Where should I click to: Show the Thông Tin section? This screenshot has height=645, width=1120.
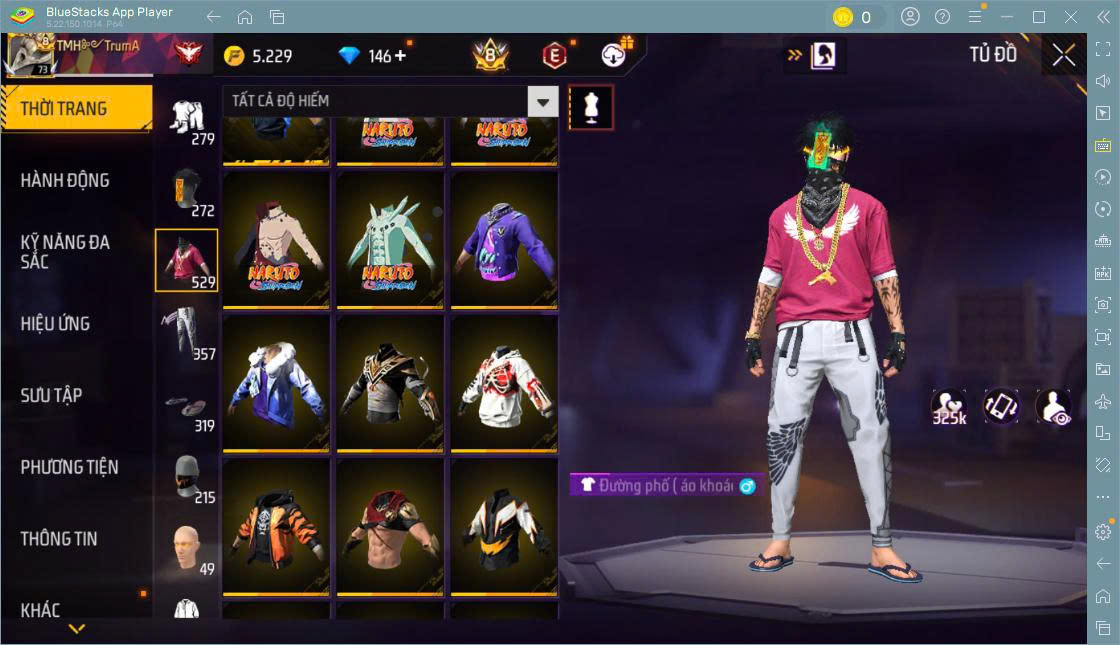(59, 538)
